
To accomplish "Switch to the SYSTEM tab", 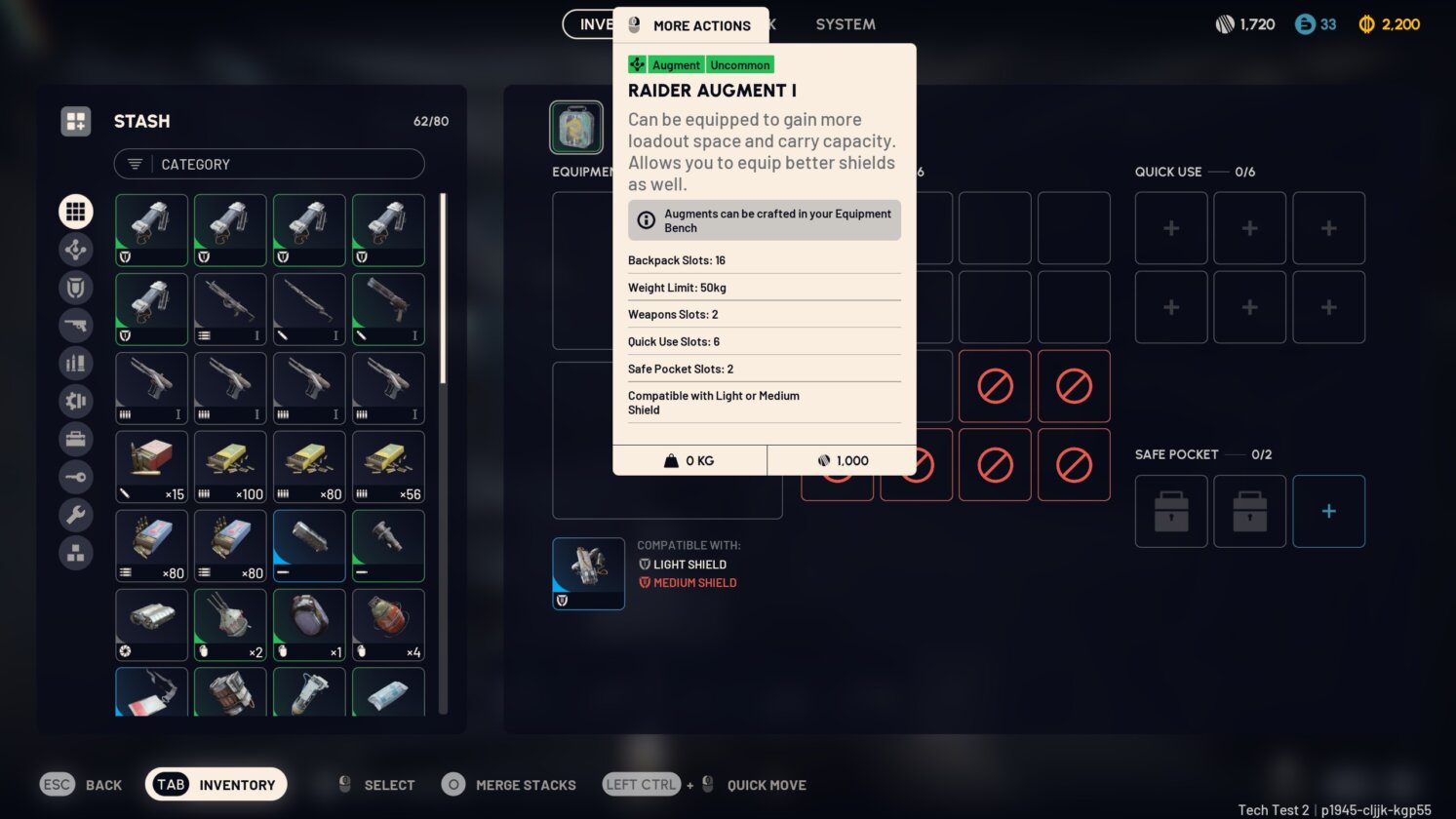I will tap(845, 24).
